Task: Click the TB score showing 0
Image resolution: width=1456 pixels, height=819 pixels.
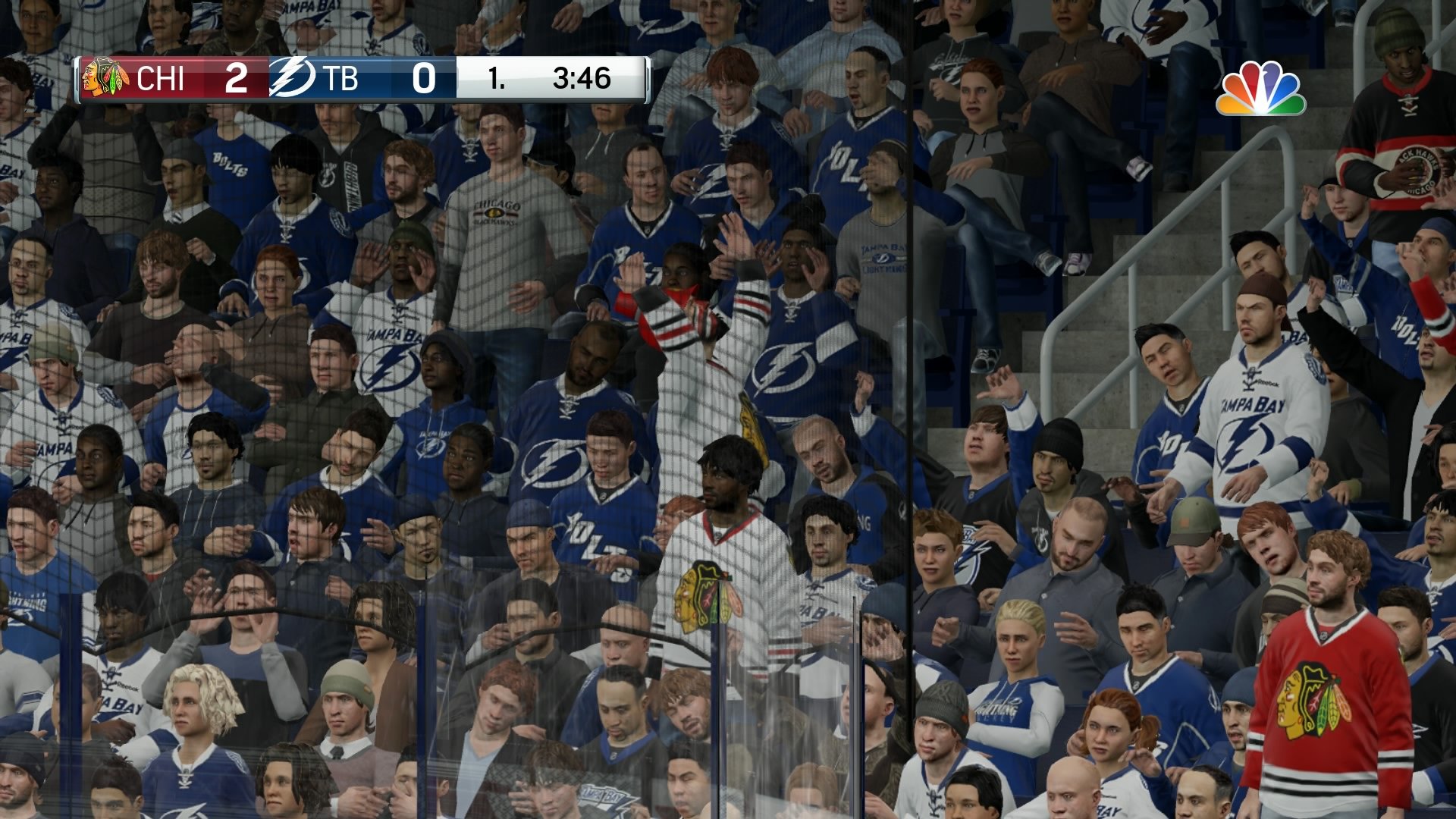Action: tap(425, 78)
